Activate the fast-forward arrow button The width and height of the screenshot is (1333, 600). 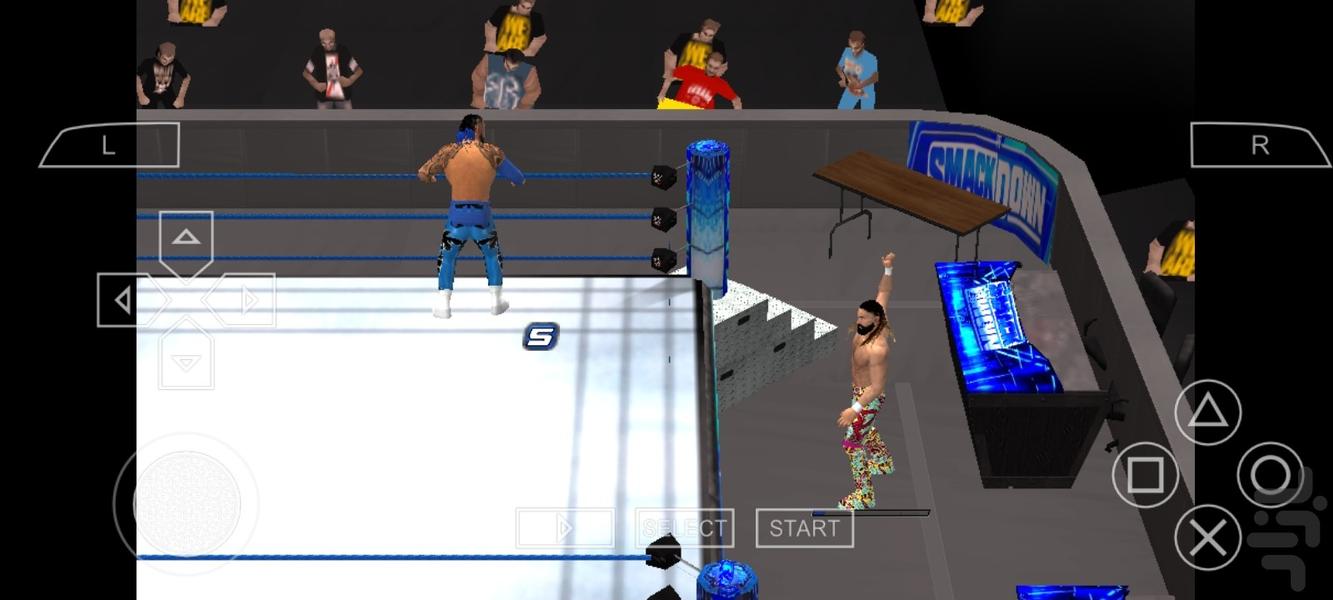click(x=565, y=528)
